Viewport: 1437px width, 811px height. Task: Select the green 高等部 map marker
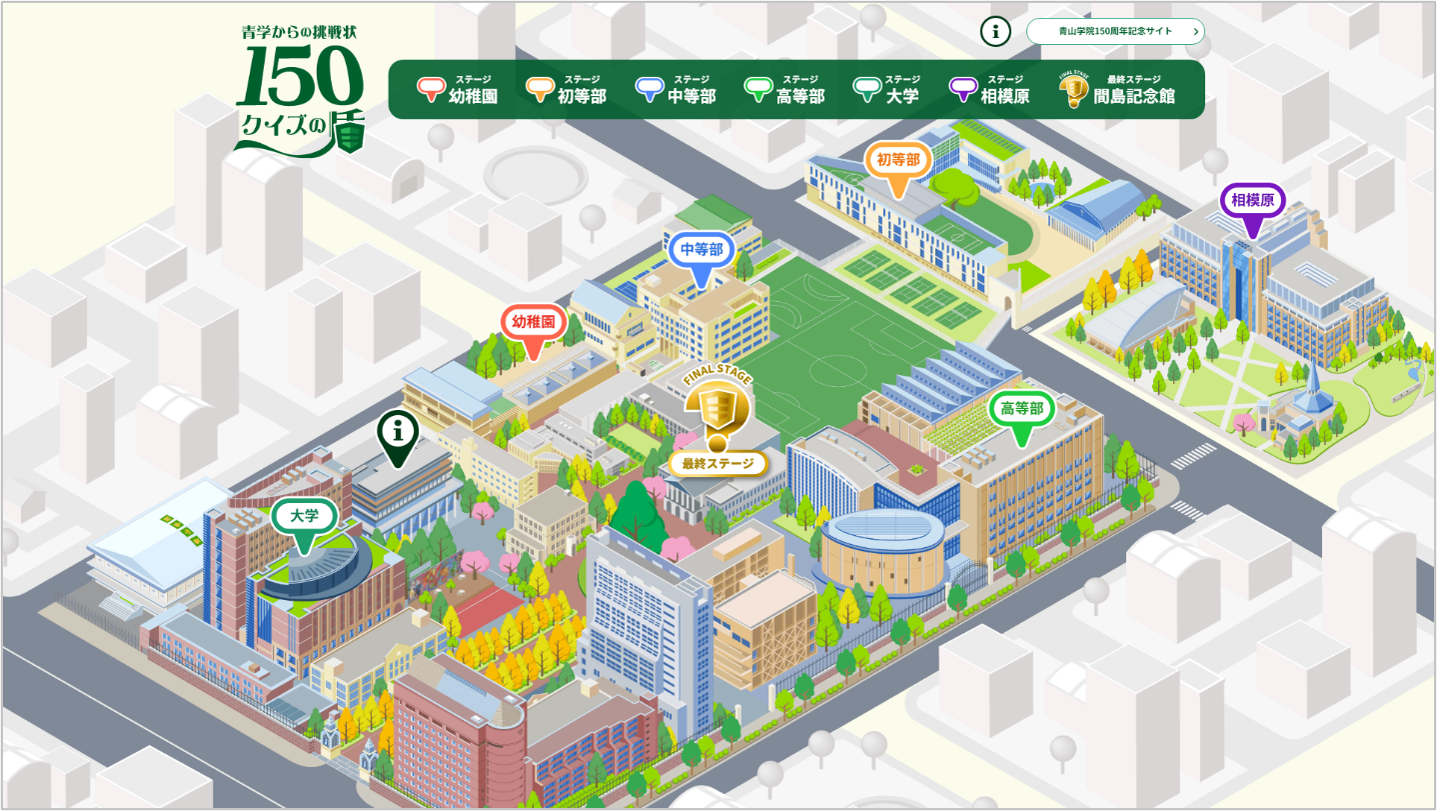tap(1021, 410)
